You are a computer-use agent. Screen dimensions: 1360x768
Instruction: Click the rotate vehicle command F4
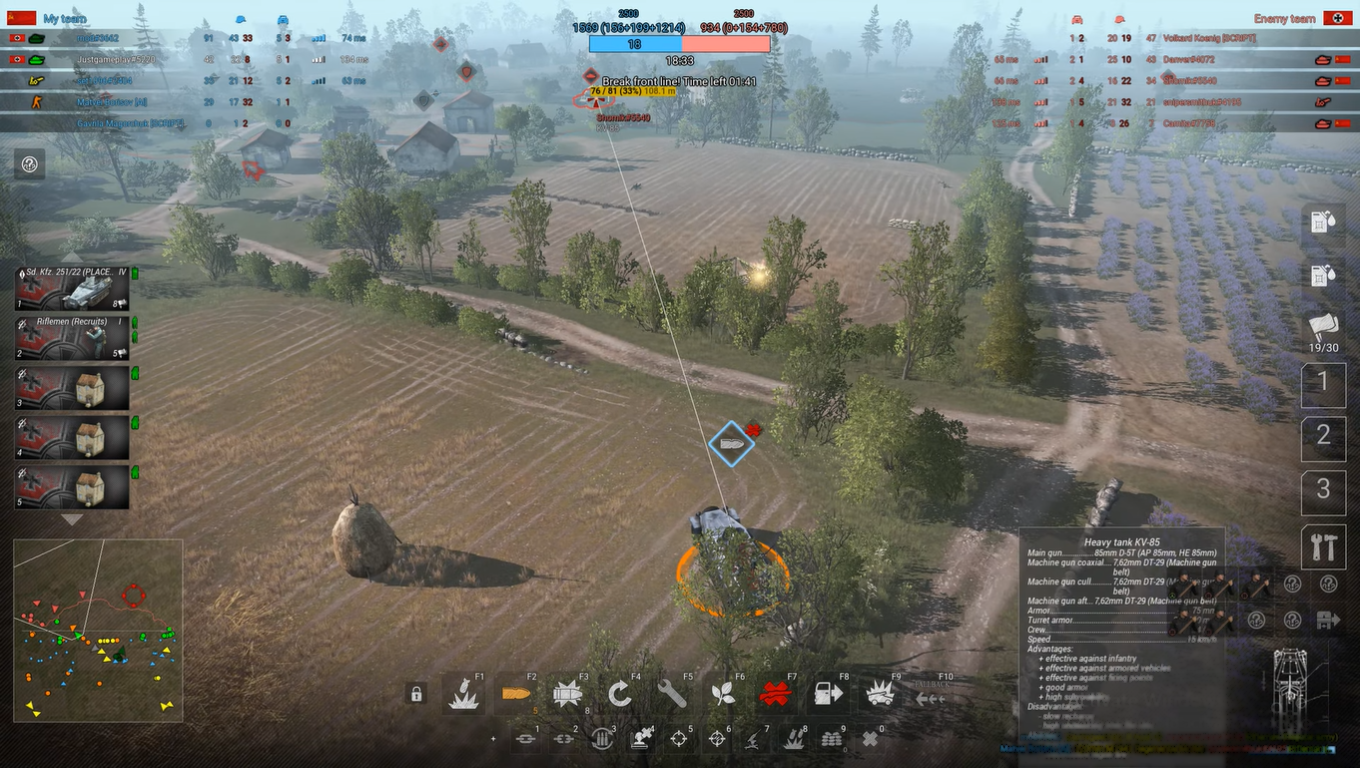point(618,694)
